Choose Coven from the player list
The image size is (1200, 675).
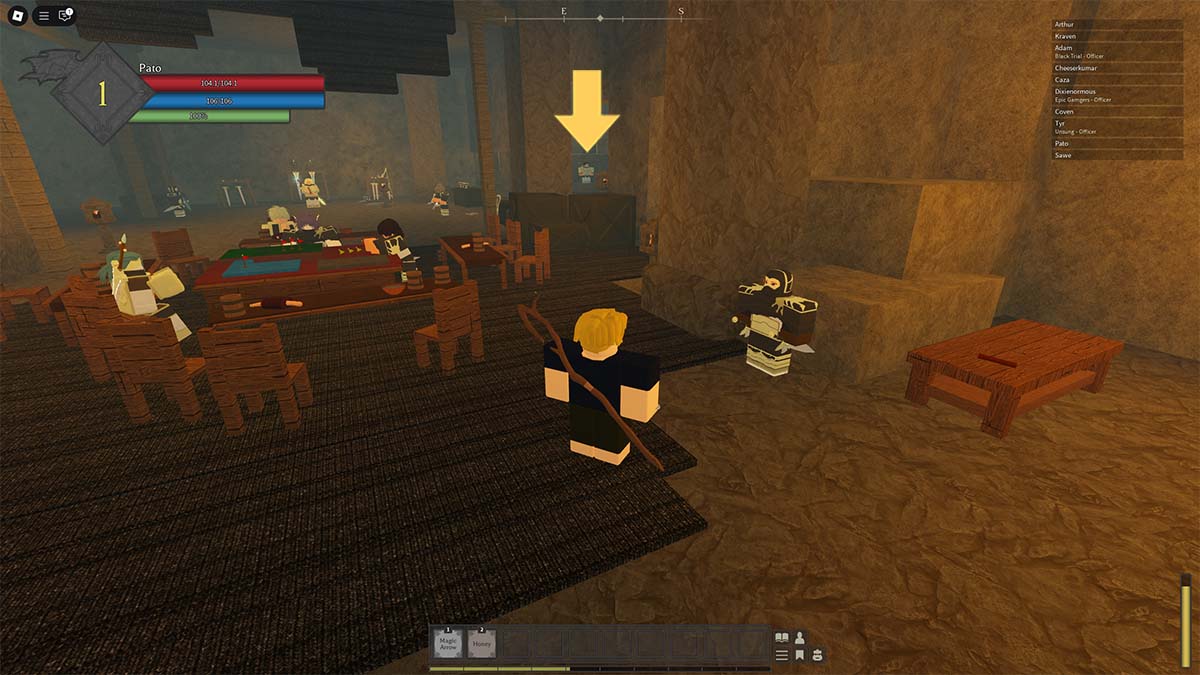coord(1117,112)
